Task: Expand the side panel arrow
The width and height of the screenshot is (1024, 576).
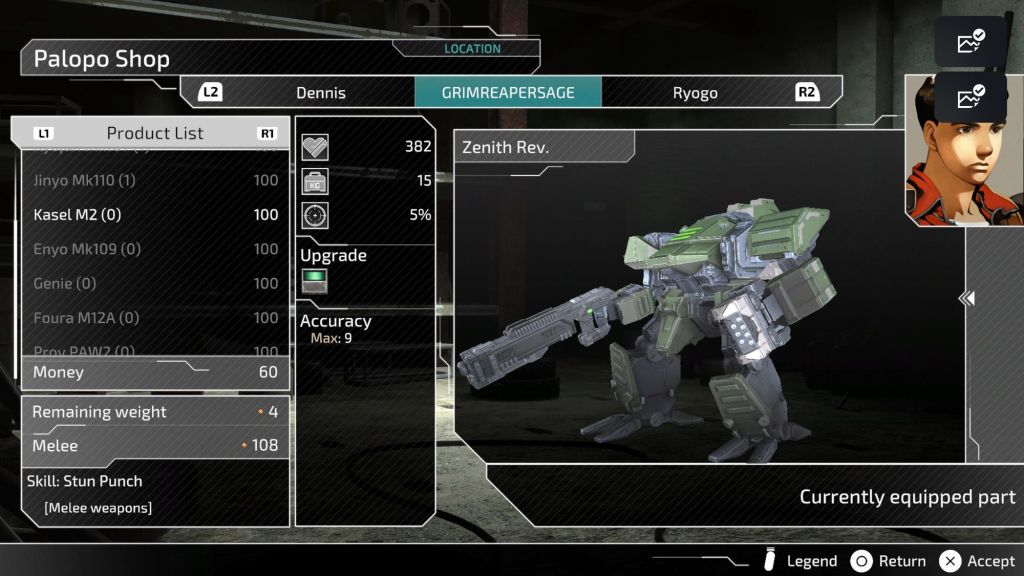Action: [967, 298]
